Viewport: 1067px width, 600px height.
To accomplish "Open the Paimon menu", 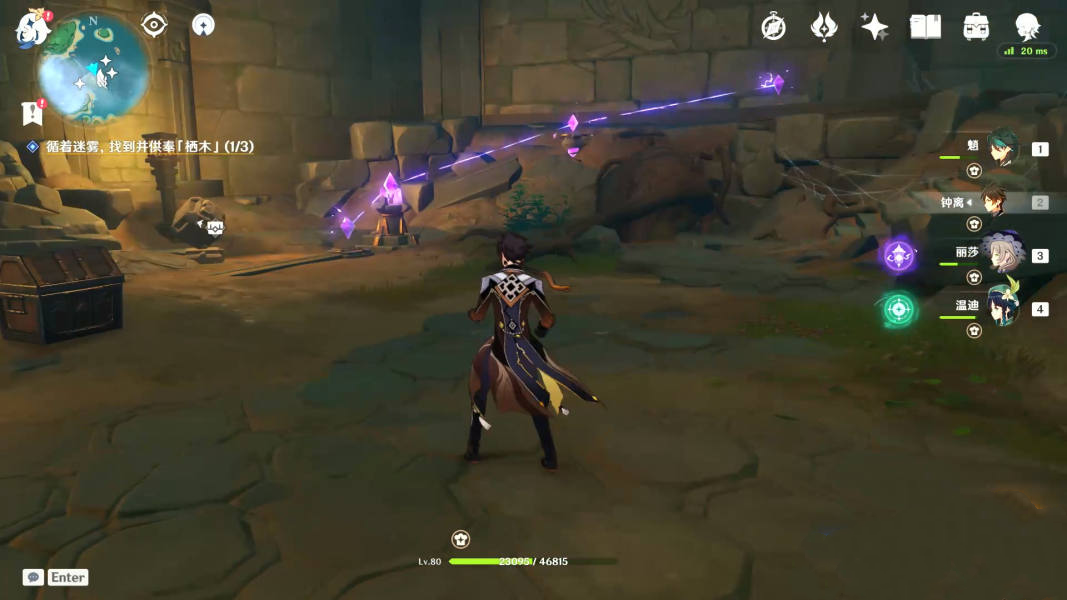I will coord(32,28).
